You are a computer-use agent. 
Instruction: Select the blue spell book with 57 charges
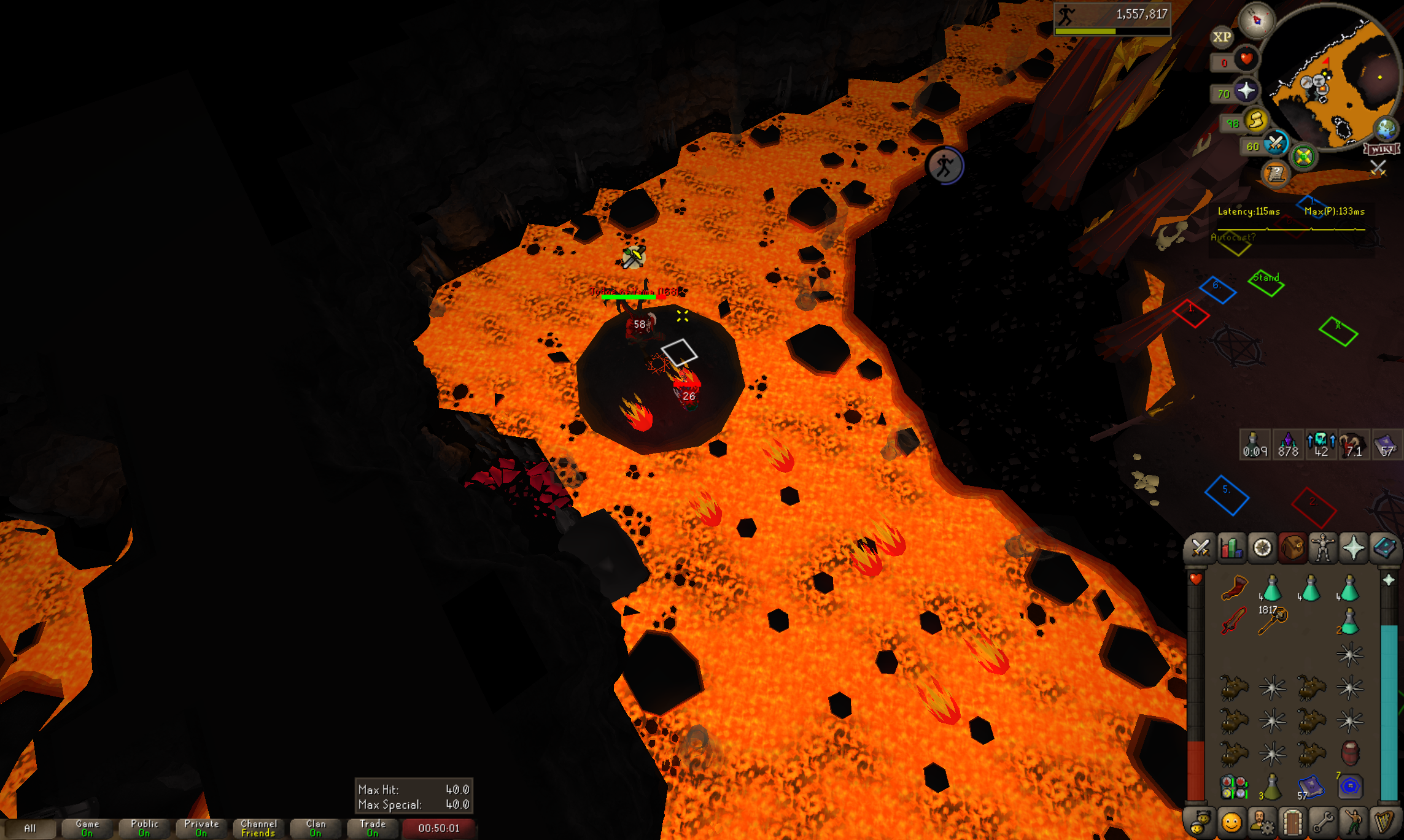coord(1311,787)
